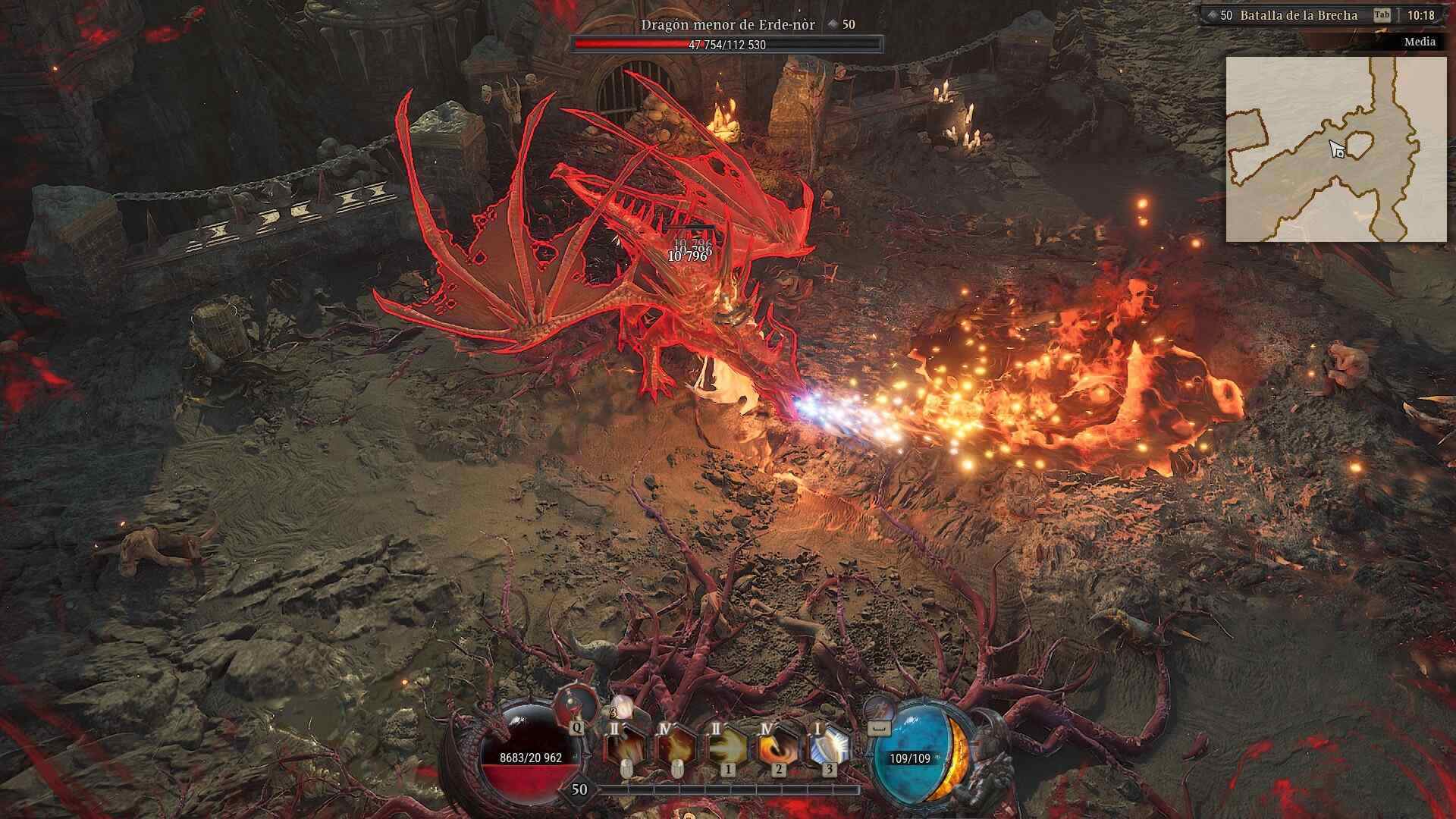Open the Batalla de la Brecha objective panel

1298,15
